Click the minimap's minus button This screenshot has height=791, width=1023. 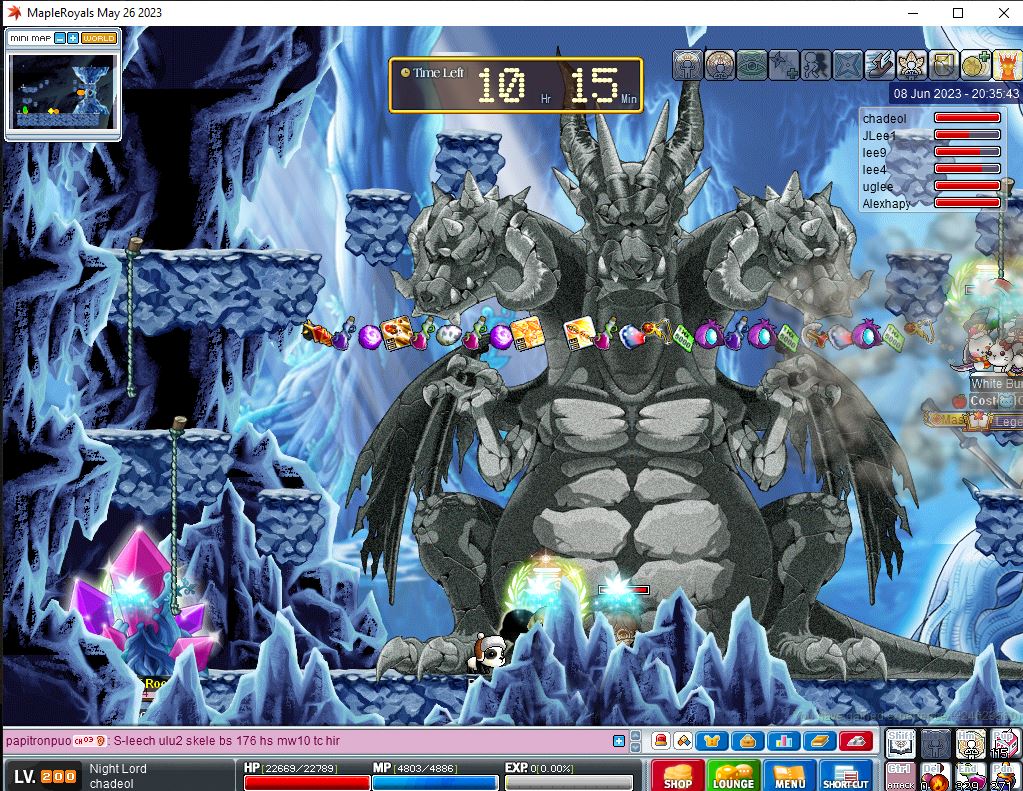click(x=60, y=38)
